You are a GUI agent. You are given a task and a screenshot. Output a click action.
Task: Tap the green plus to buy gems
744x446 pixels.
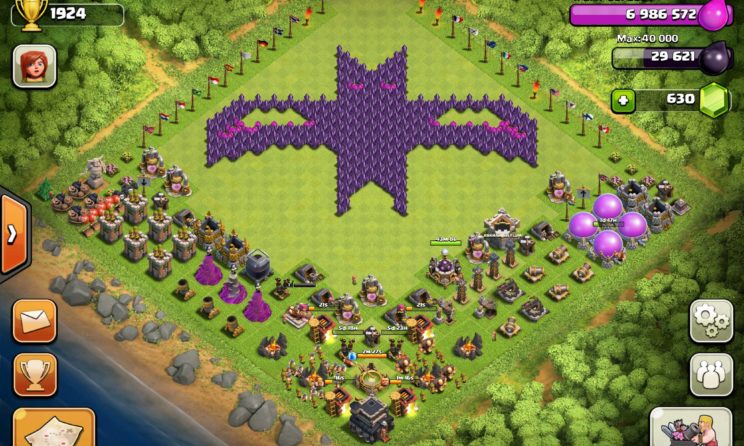(625, 100)
